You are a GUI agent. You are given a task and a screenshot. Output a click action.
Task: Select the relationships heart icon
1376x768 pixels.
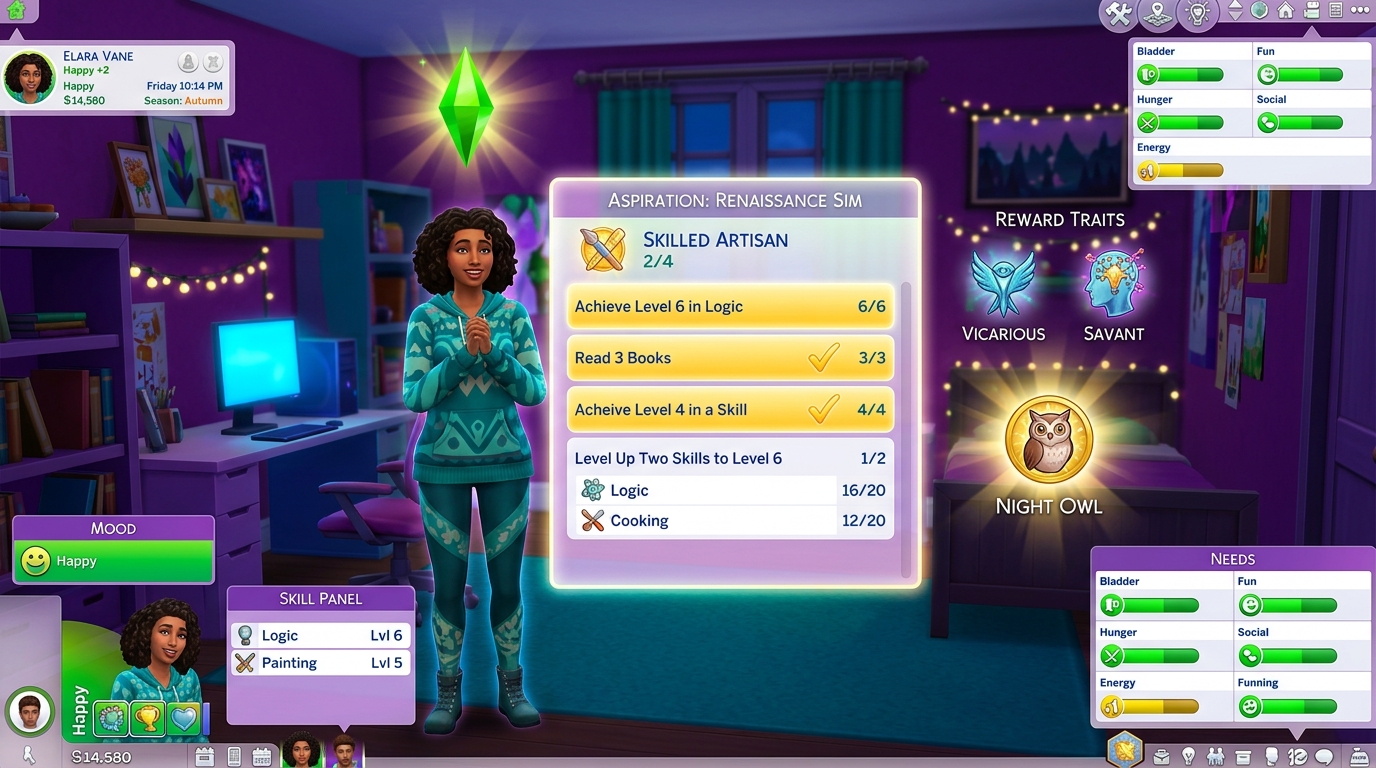[x=183, y=716]
